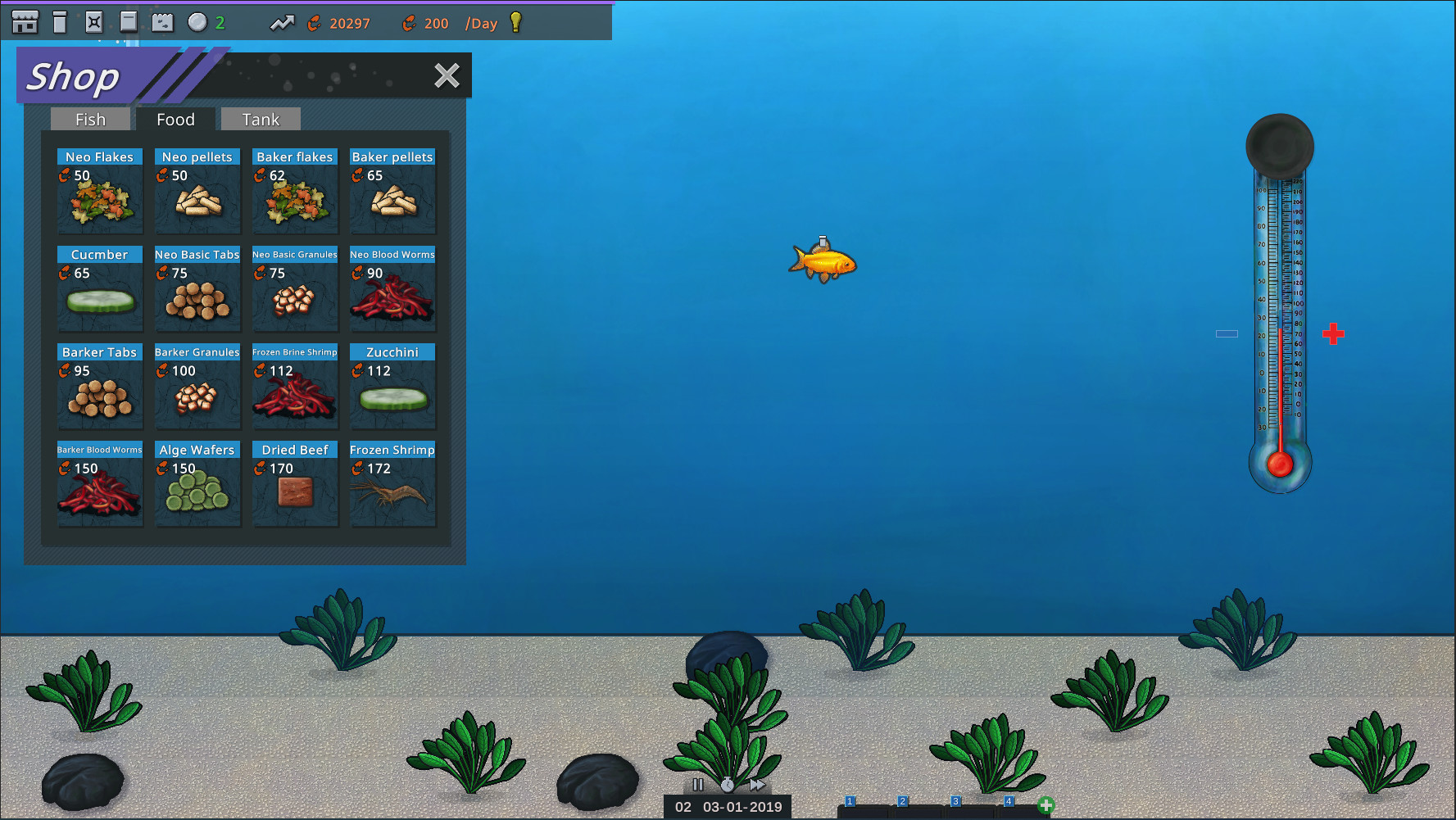Viewport: 1456px width, 820px height.
Task: Select the trash can icon in toolbar
Action: click(59, 21)
